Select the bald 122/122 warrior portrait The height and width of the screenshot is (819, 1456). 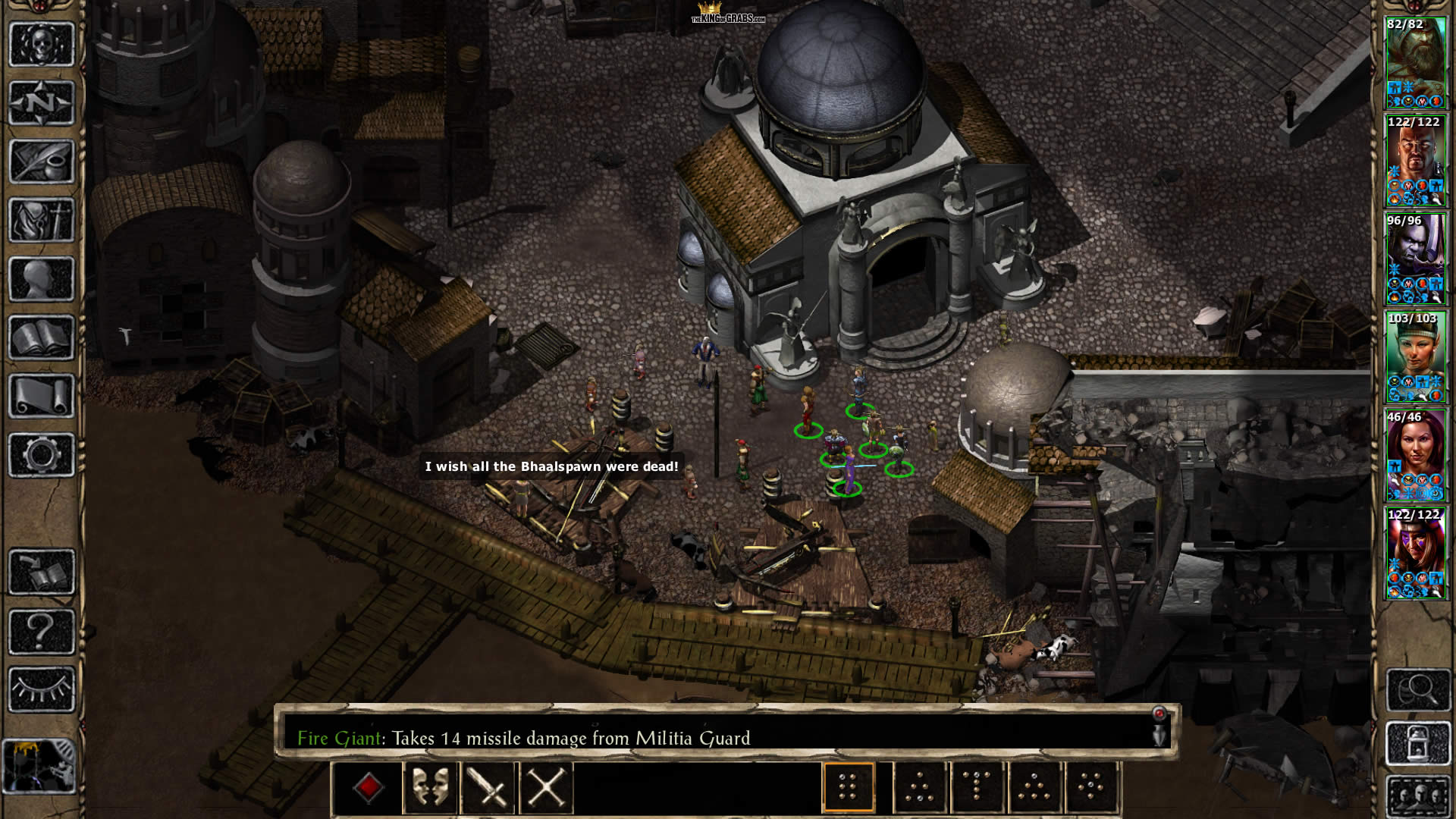point(1415,161)
